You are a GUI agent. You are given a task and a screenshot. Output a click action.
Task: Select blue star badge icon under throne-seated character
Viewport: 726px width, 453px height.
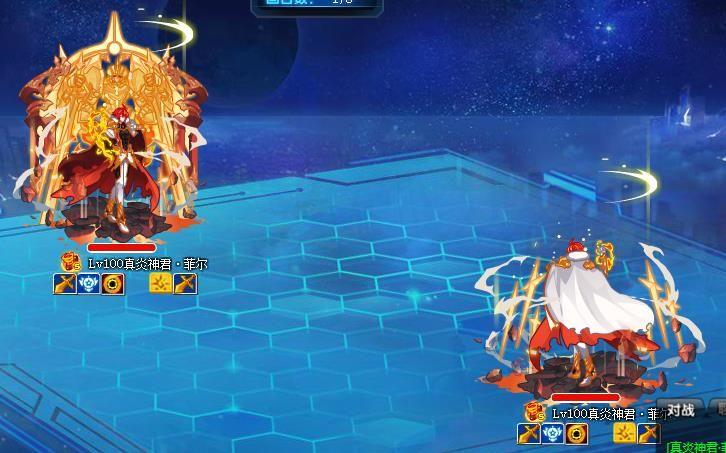(x=88, y=284)
